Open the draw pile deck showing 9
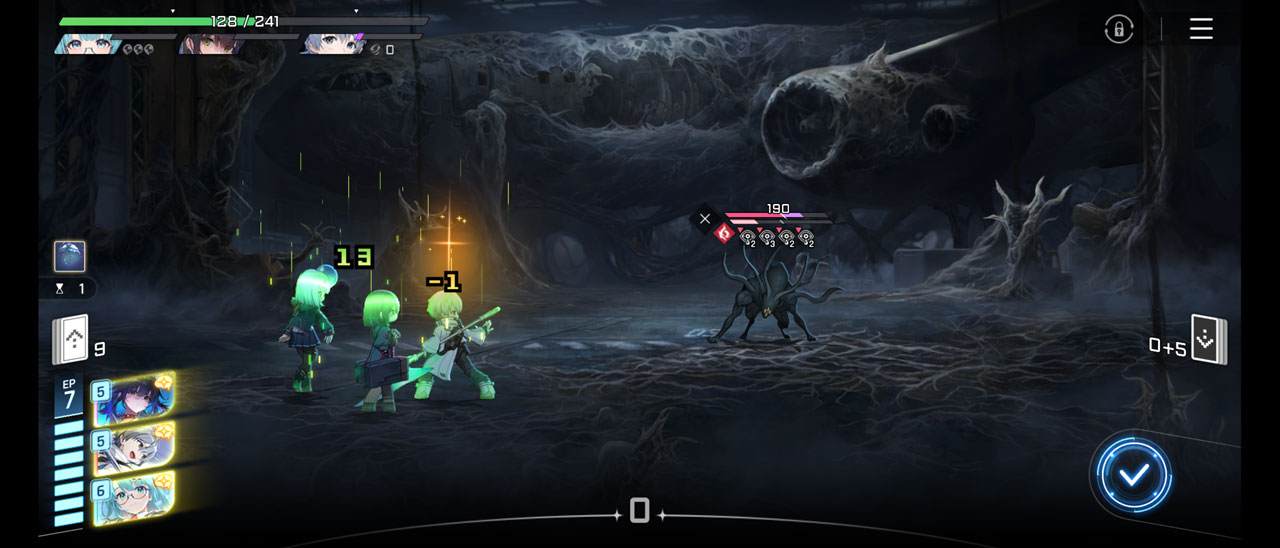 tap(72, 341)
